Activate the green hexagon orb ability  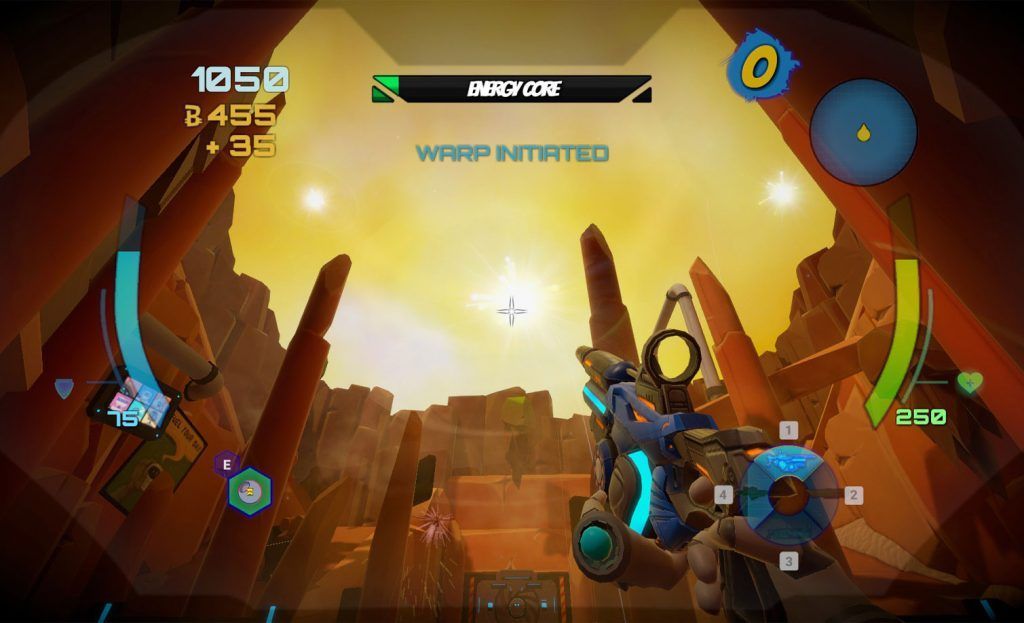pos(249,490)
